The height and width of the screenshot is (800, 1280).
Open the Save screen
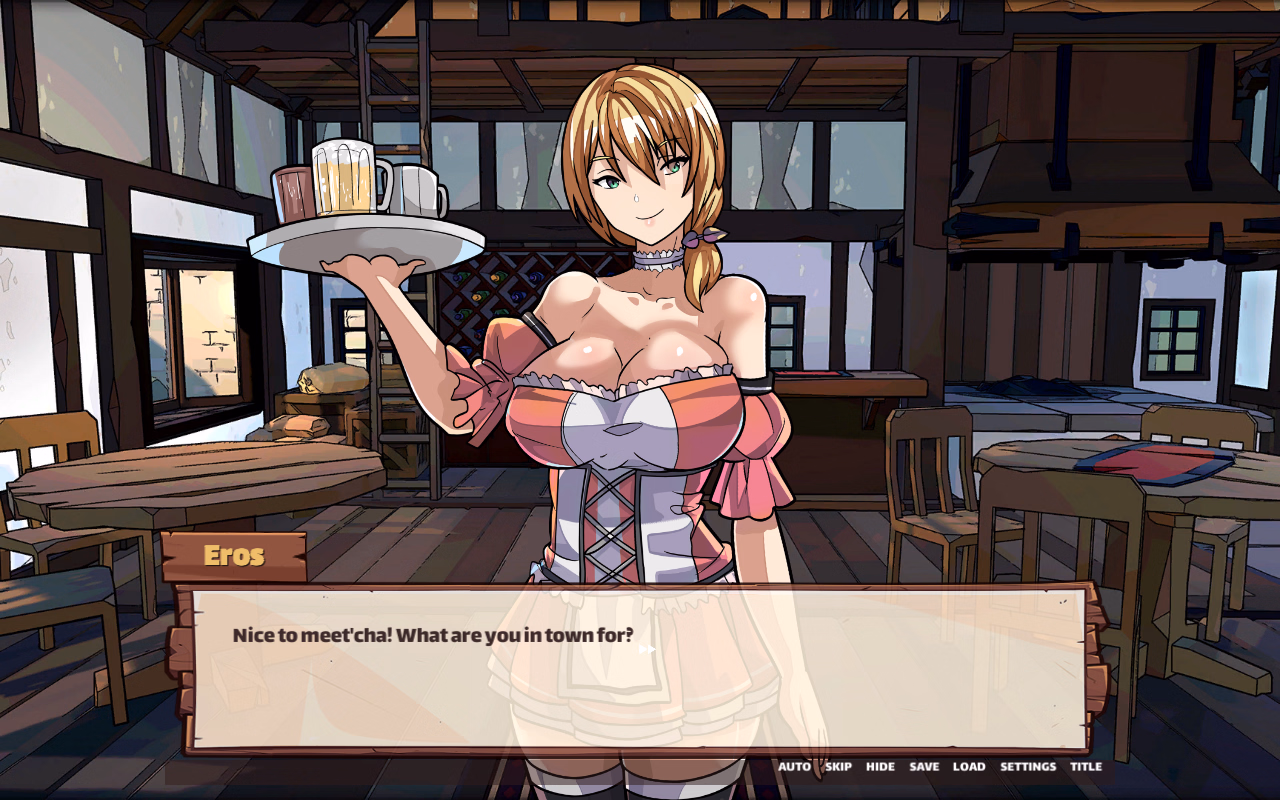(x=923, y=766)
